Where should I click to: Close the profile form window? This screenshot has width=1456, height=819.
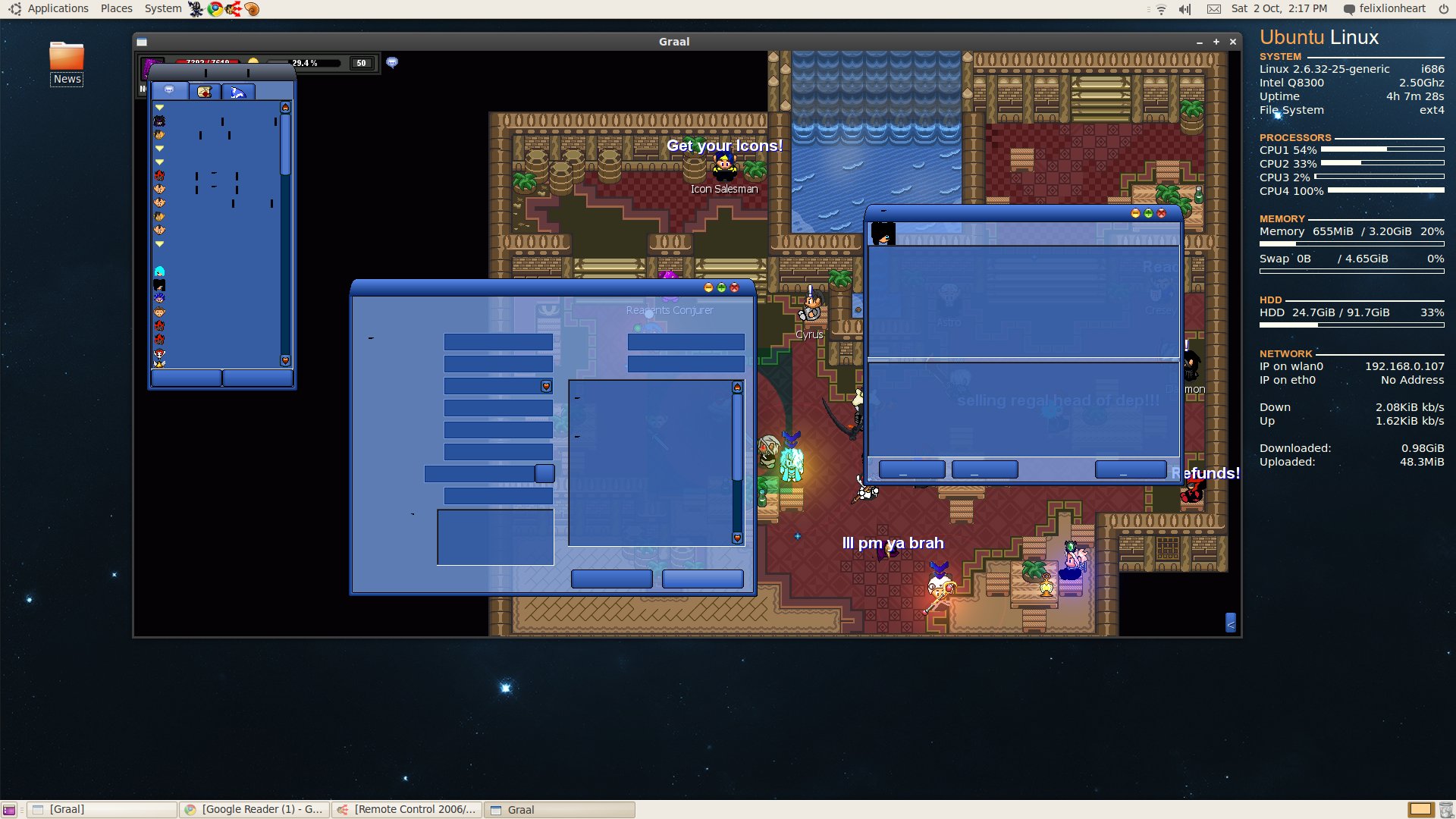pyautogui.click(x=734, y=288)
